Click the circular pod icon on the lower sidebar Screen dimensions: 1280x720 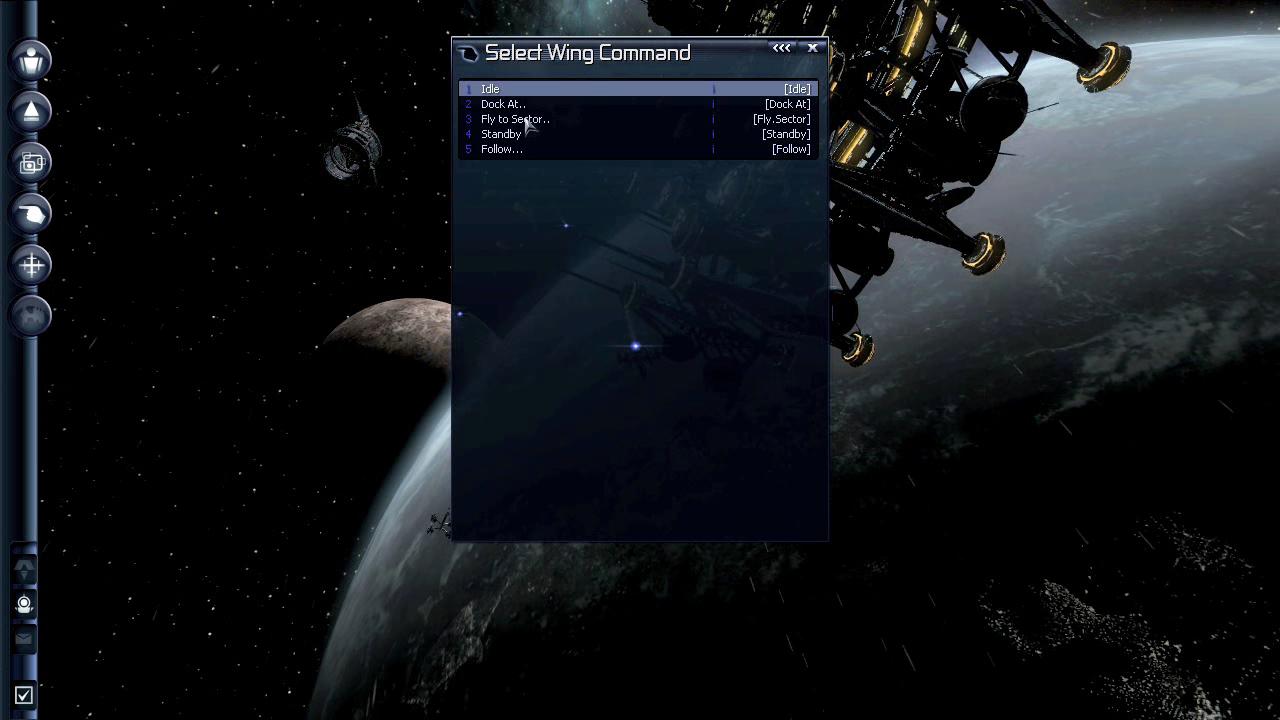pos(24,604)
